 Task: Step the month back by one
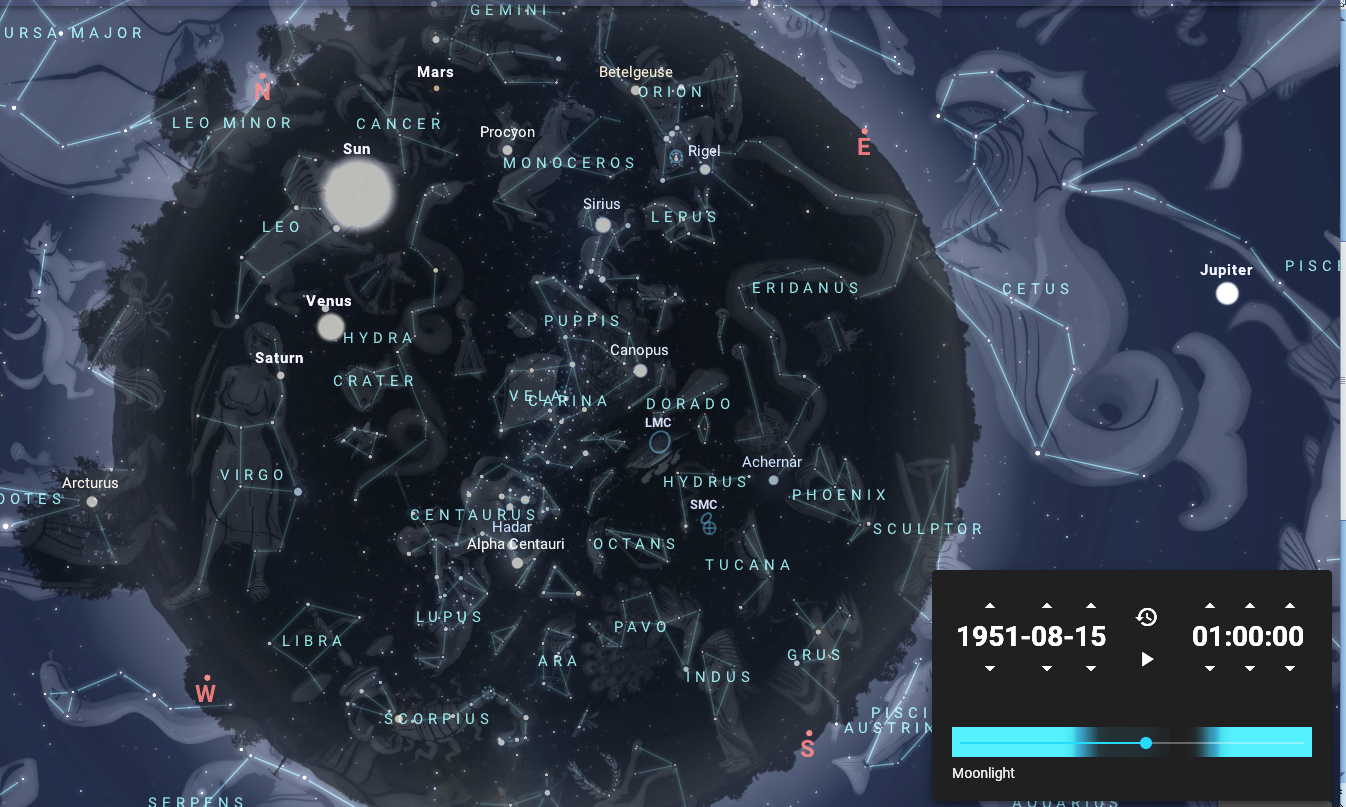(x=1047, y=668)
